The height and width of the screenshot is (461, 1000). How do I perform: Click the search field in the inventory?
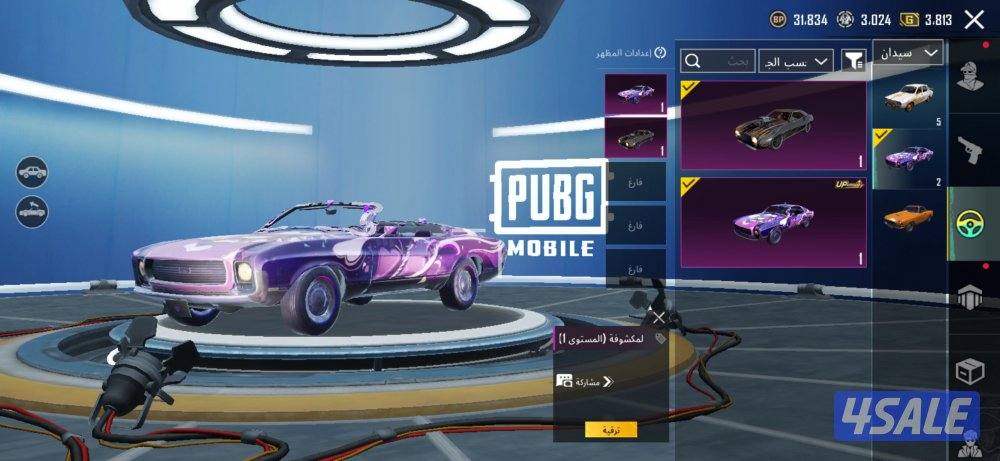pyautogui.click(x=716, y=61)
